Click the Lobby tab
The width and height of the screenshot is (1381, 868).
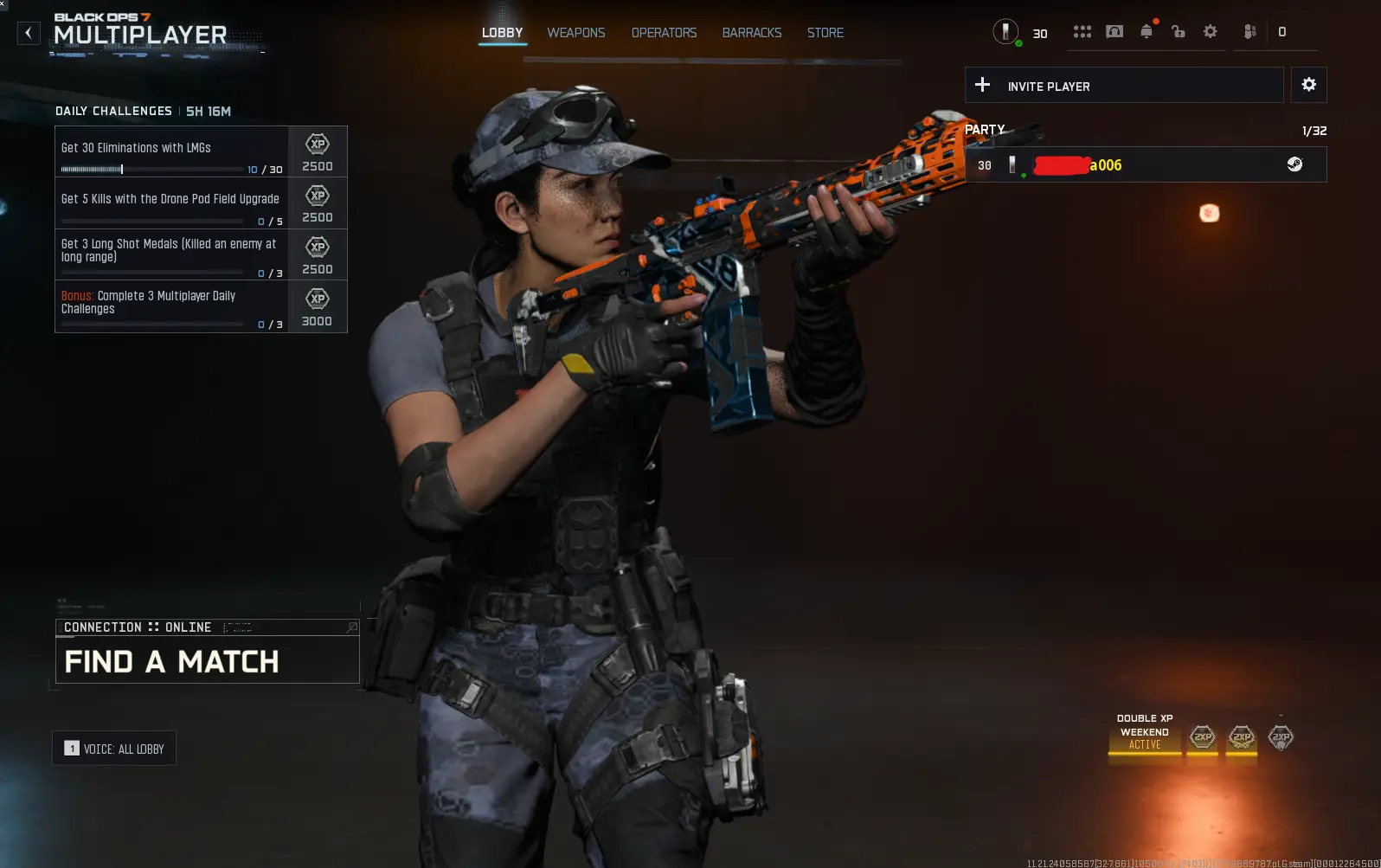(x=502, y=33)
